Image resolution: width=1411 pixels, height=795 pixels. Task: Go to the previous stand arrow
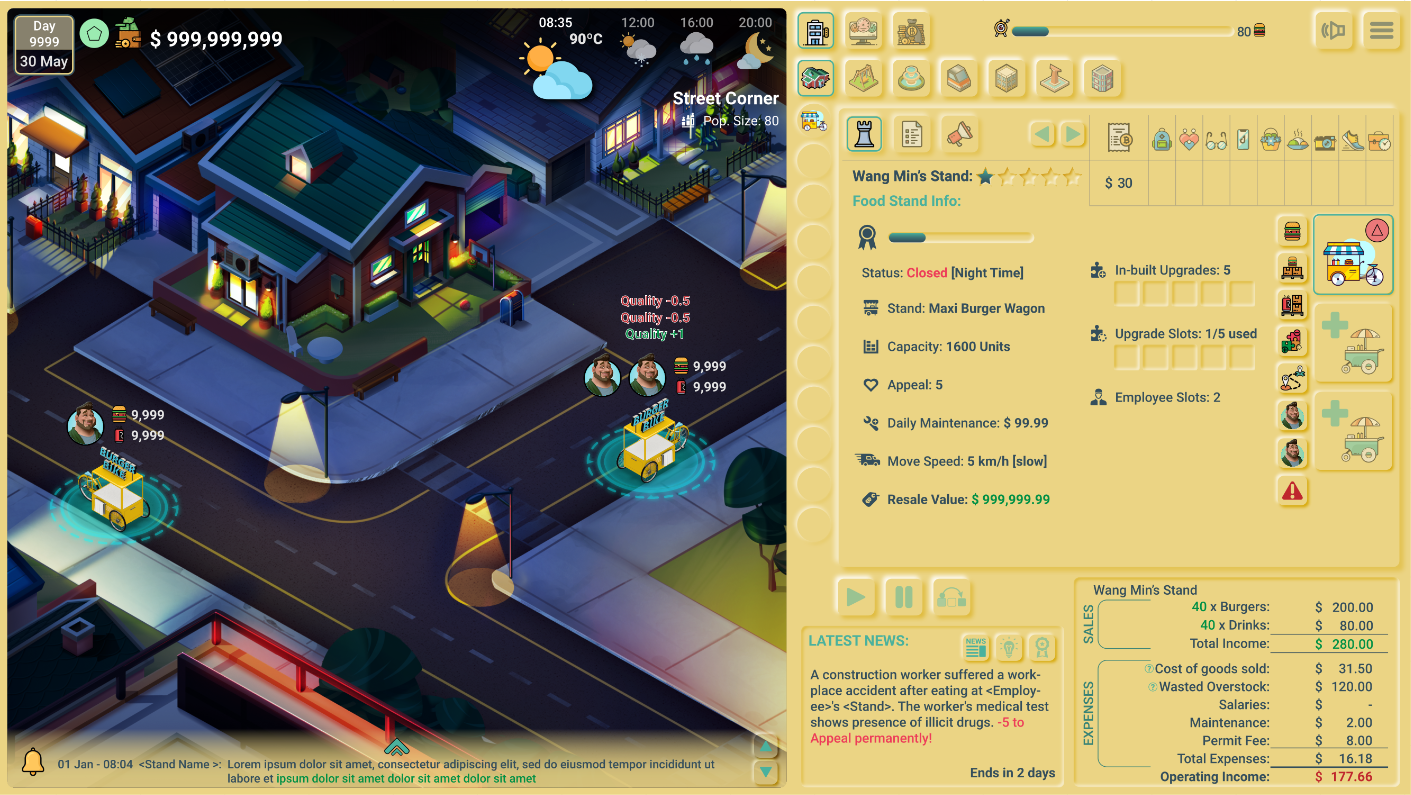1042,134
